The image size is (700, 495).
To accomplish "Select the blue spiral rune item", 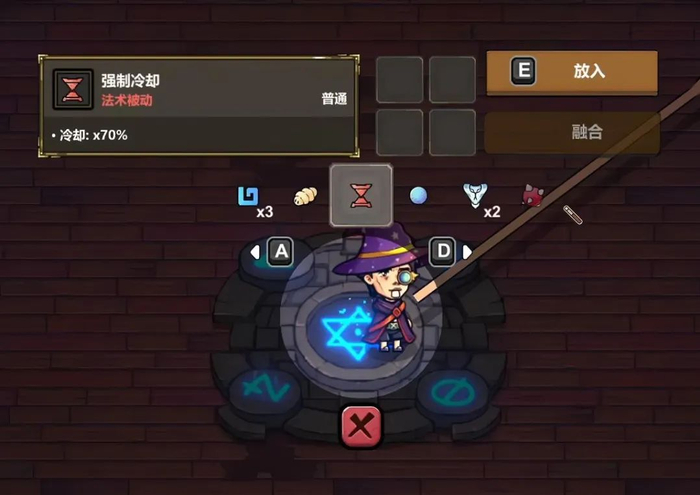I will point(247,195).
